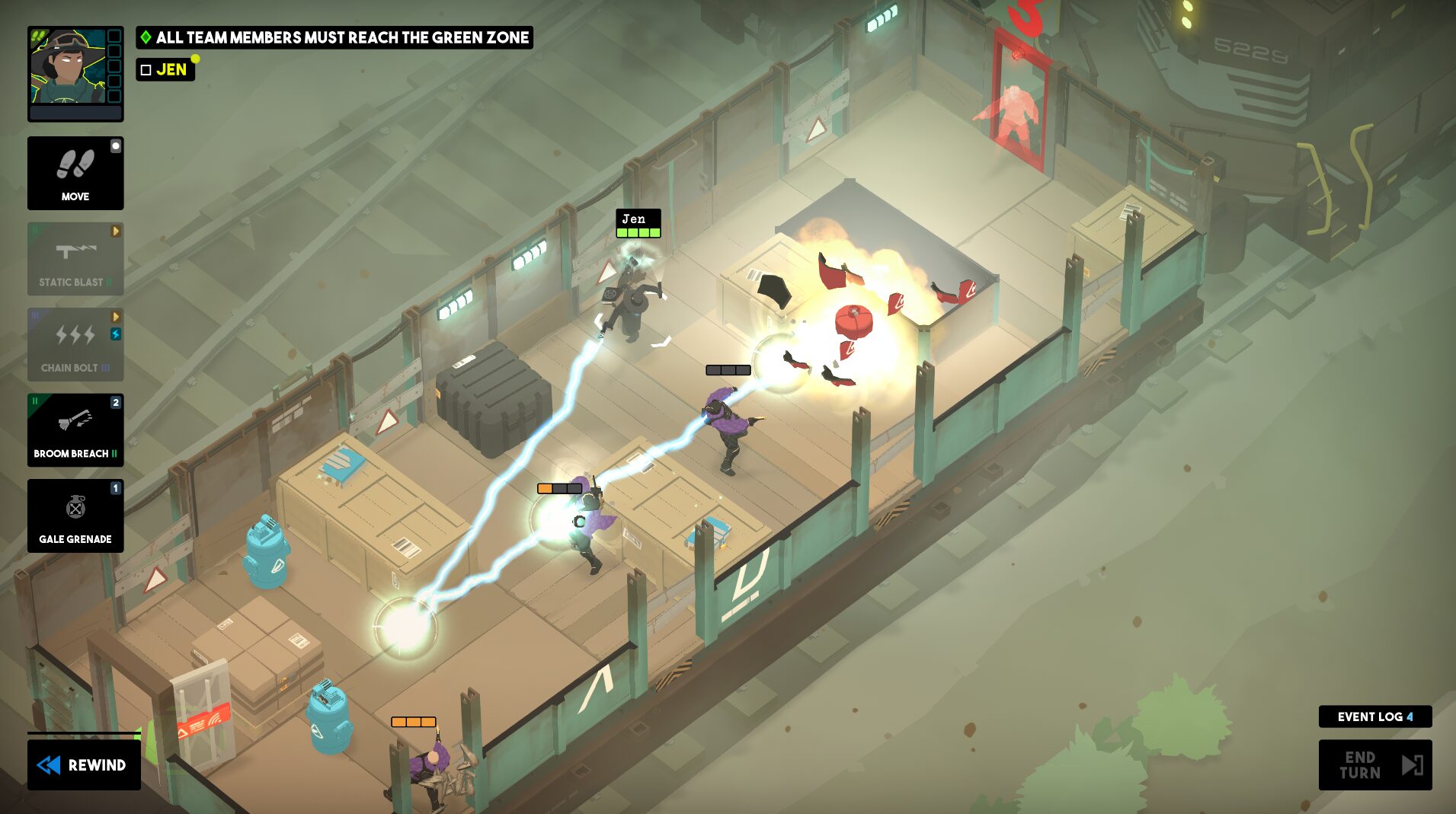Click the green zone objective banner
1456x814 pixels.
(334, 37)
